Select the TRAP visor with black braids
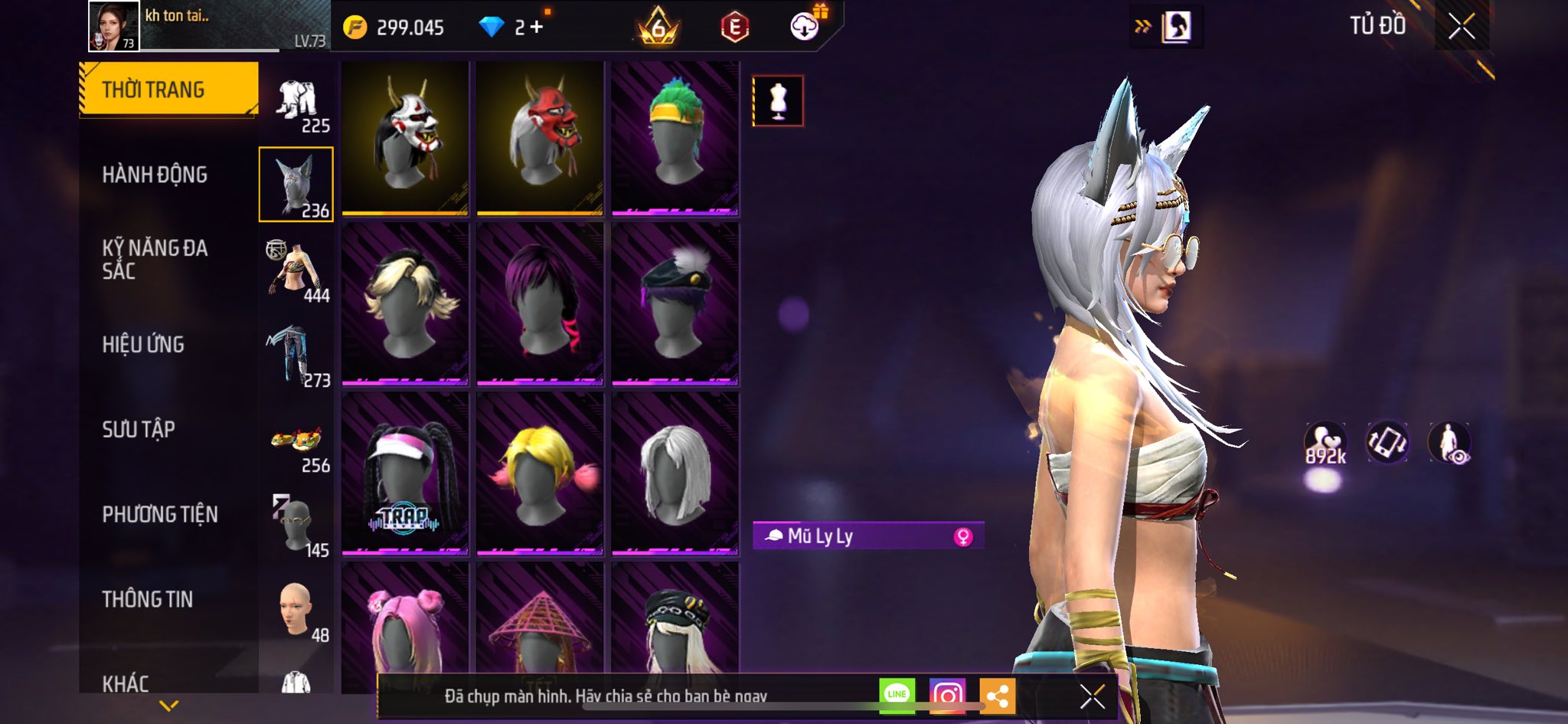 [x=405, y=473]
